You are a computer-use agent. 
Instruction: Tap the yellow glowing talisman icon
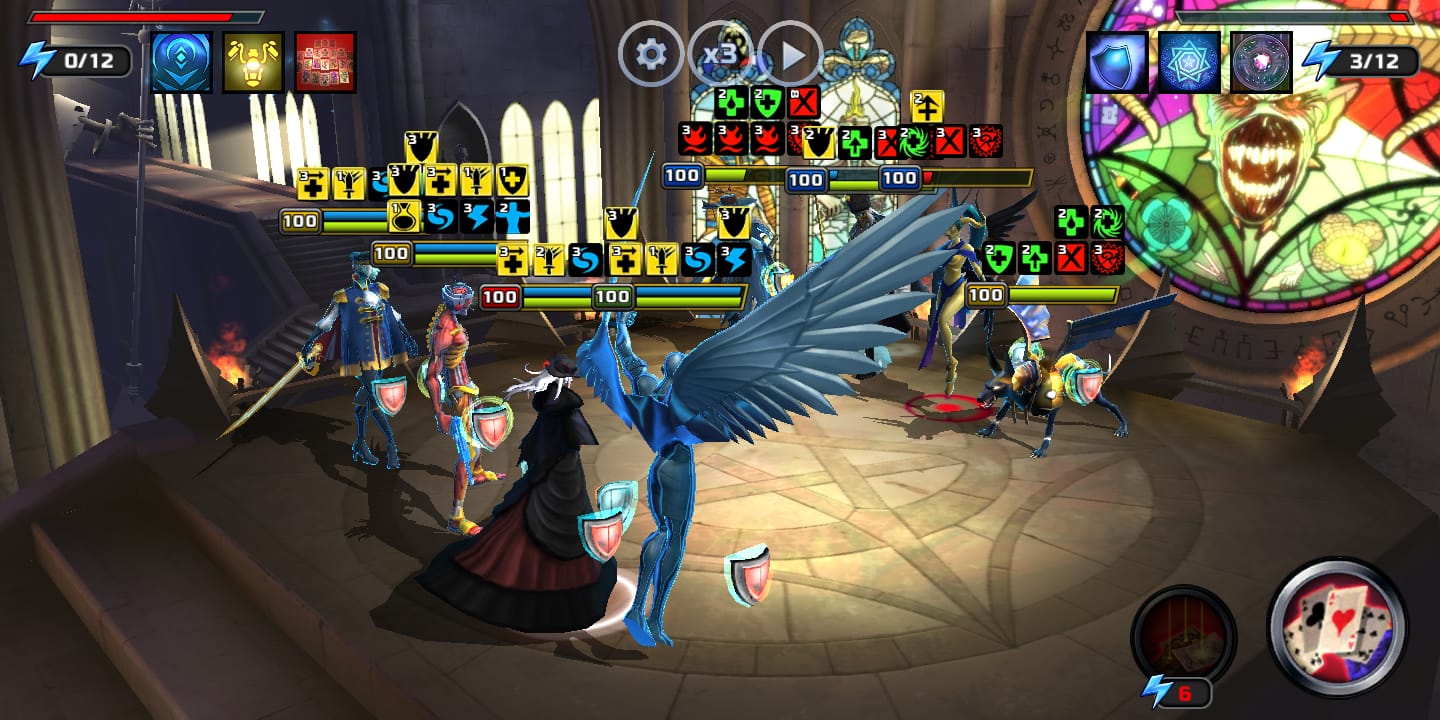point(253,62)
